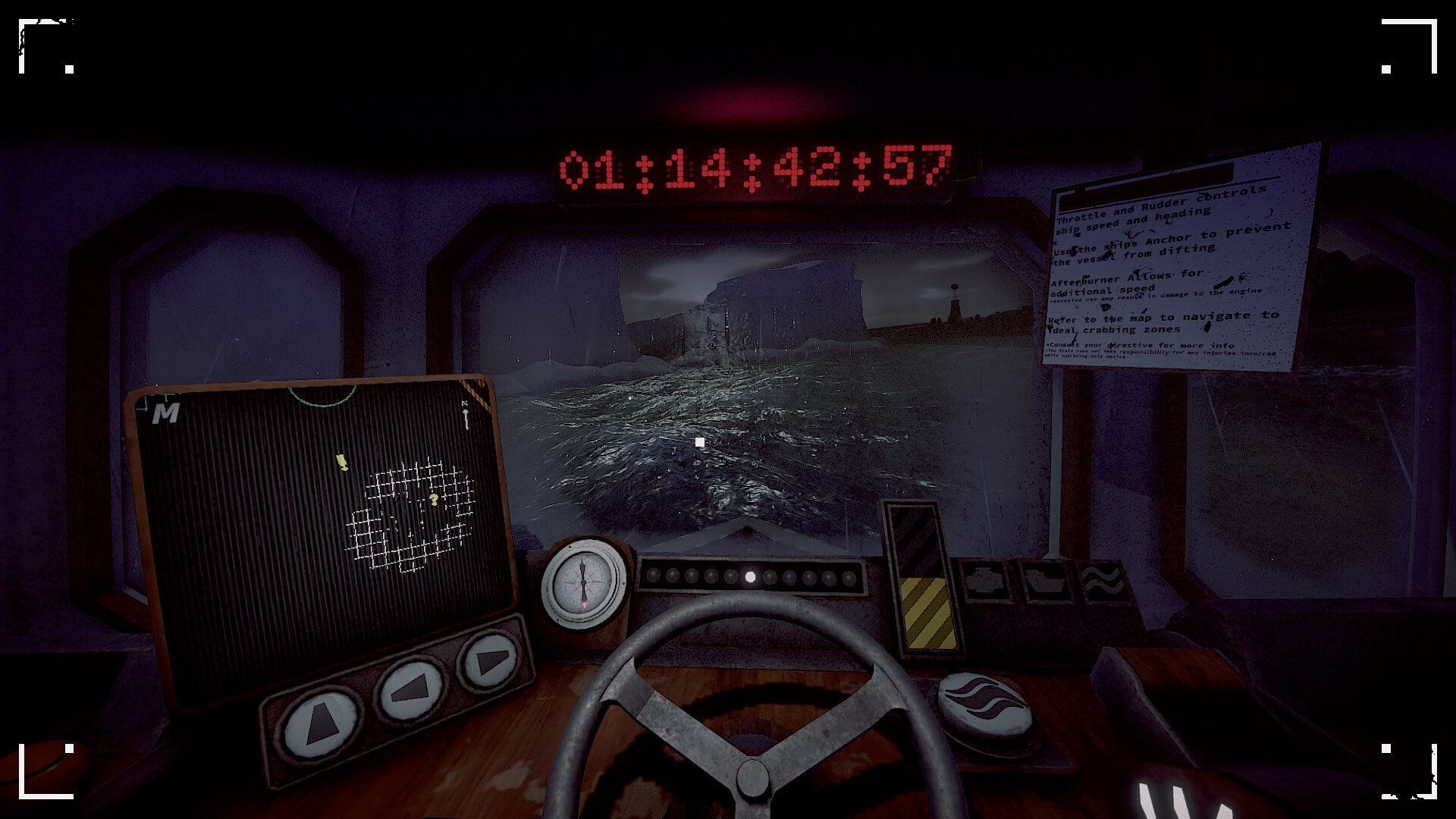The image size is (1456, 819).
Task: Select the question mark marker on the map screen
Action: (434, 500)
